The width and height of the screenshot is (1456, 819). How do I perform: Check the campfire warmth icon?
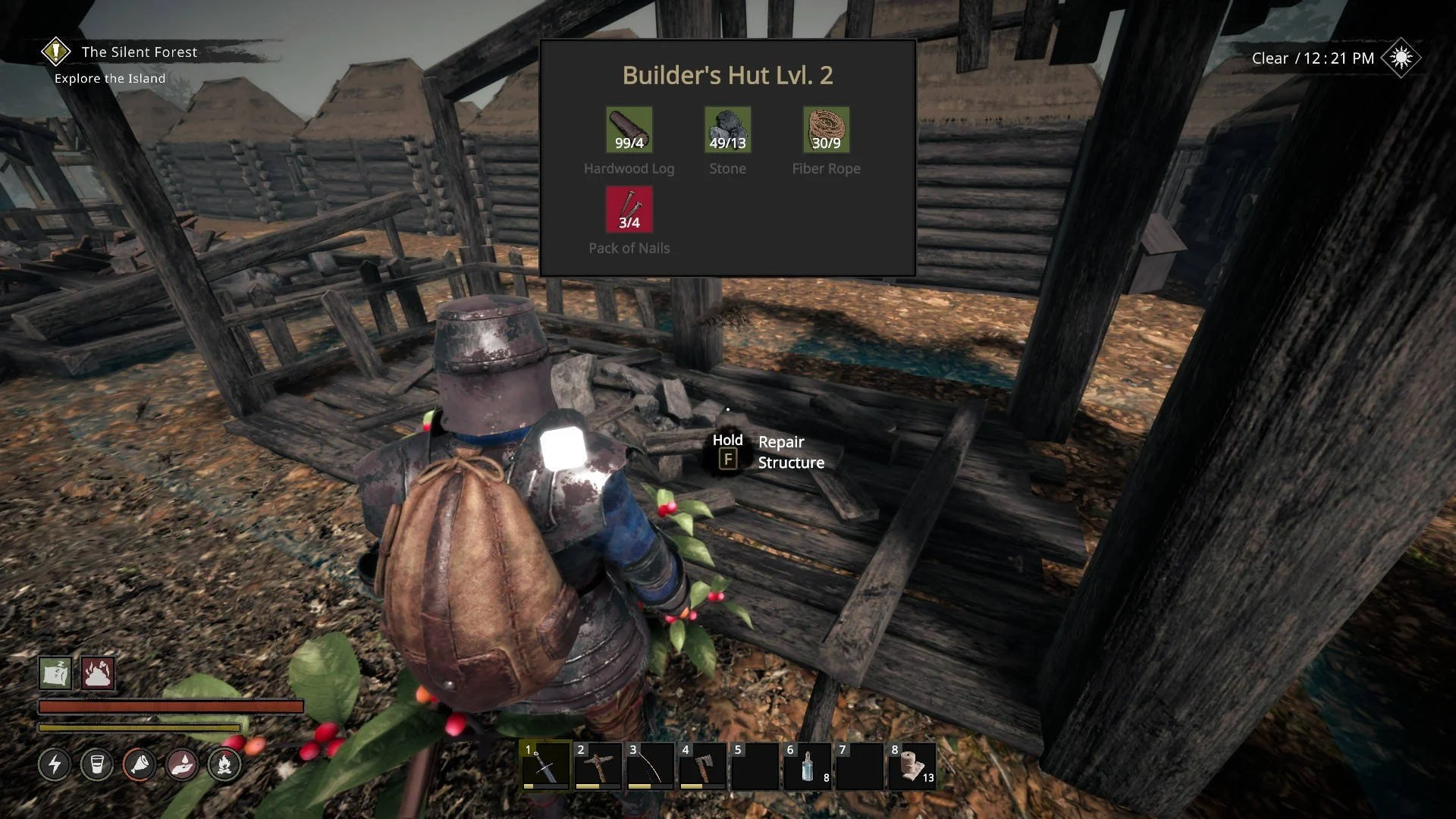224,764
